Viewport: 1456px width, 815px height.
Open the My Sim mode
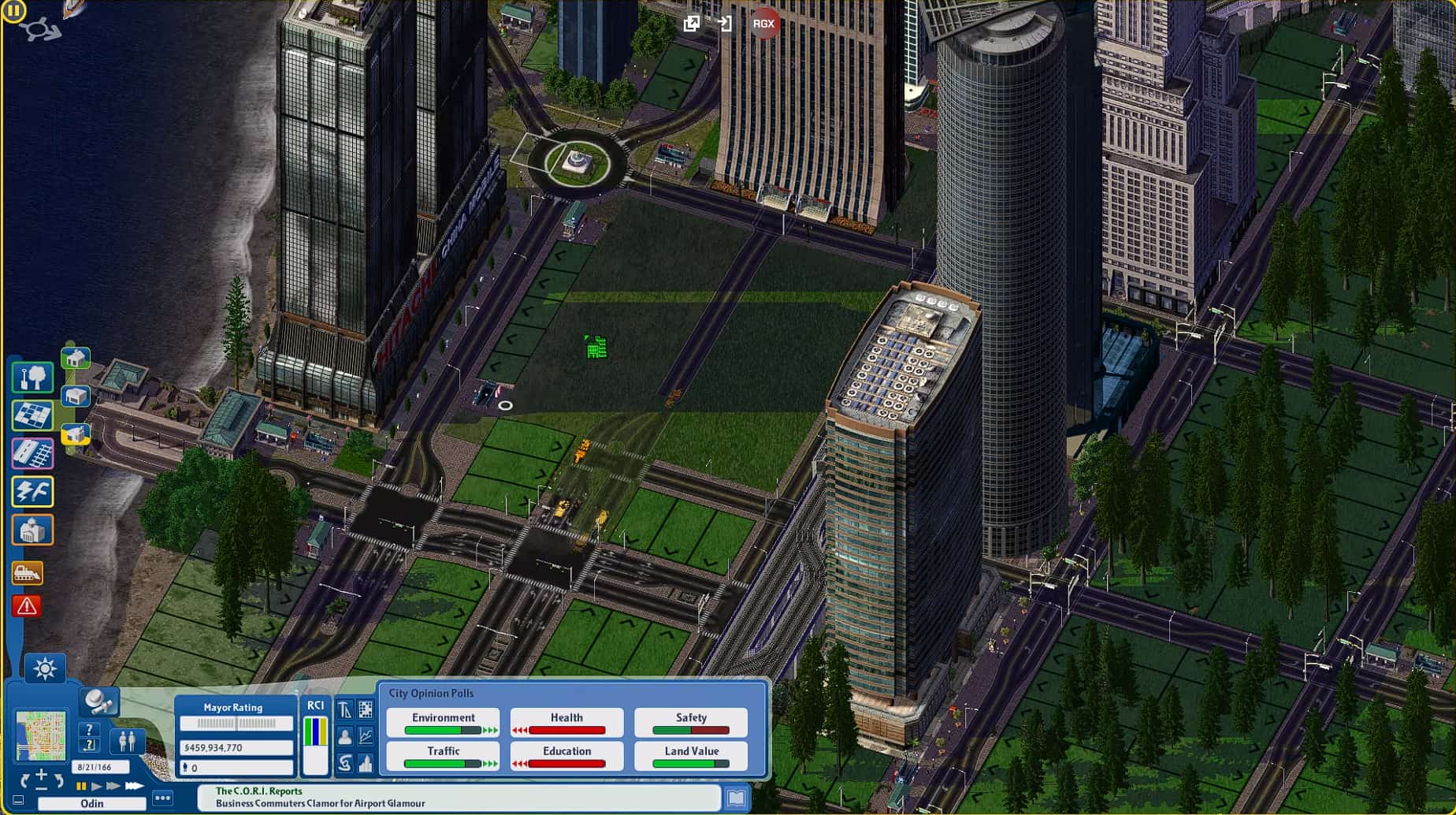126,741
